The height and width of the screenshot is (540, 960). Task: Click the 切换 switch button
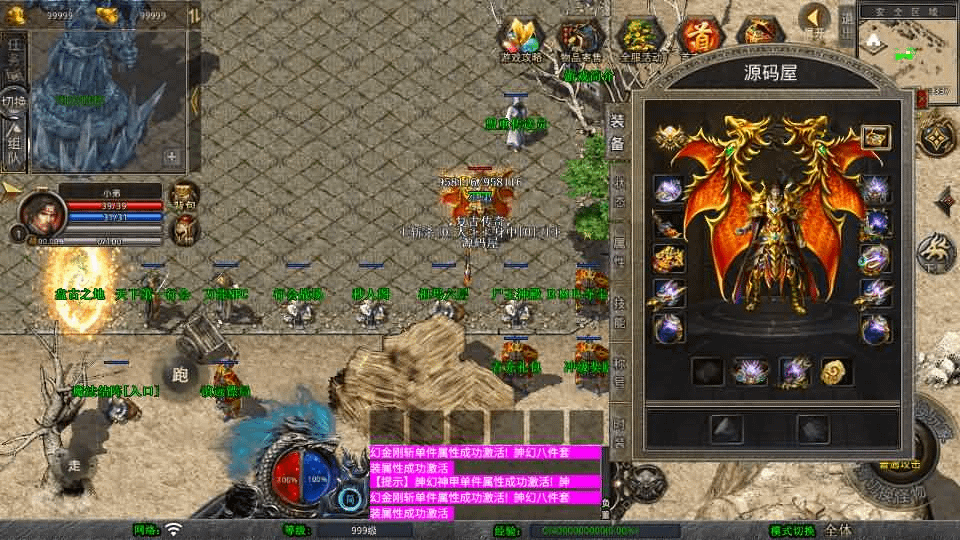[x=14, y=103]
